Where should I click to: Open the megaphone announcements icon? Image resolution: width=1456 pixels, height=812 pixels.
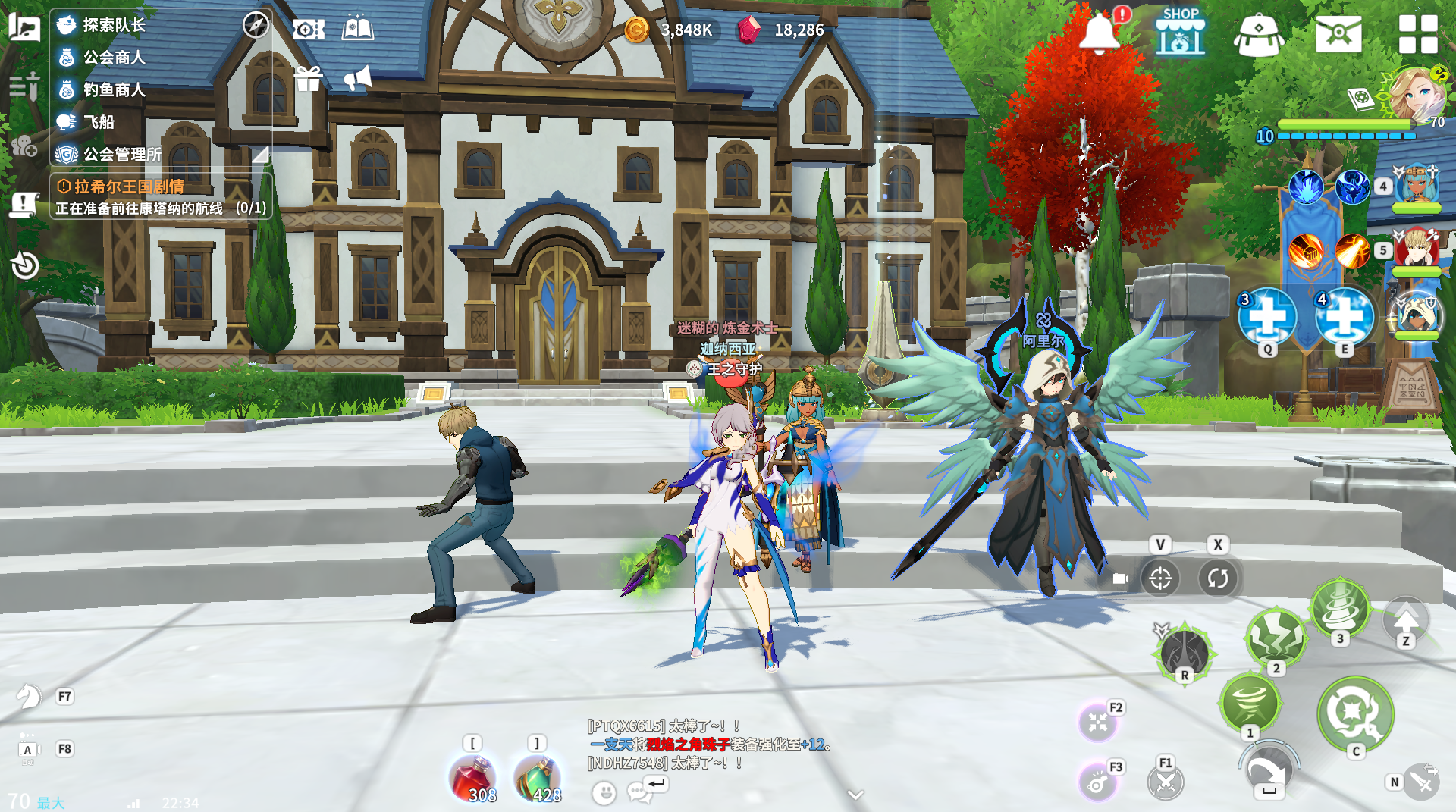click(357, 78)
